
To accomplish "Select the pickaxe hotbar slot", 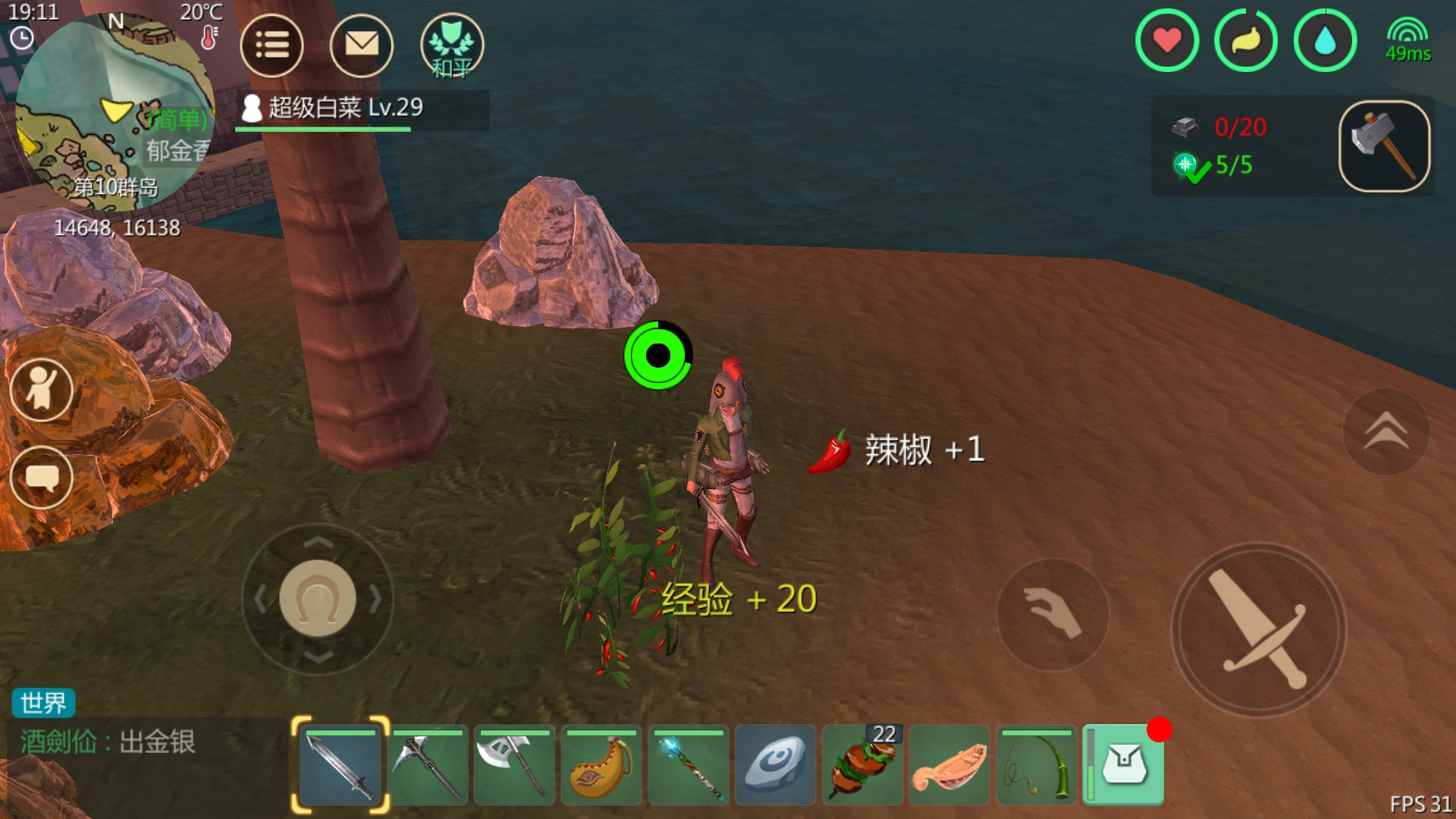I will point(428,765).
